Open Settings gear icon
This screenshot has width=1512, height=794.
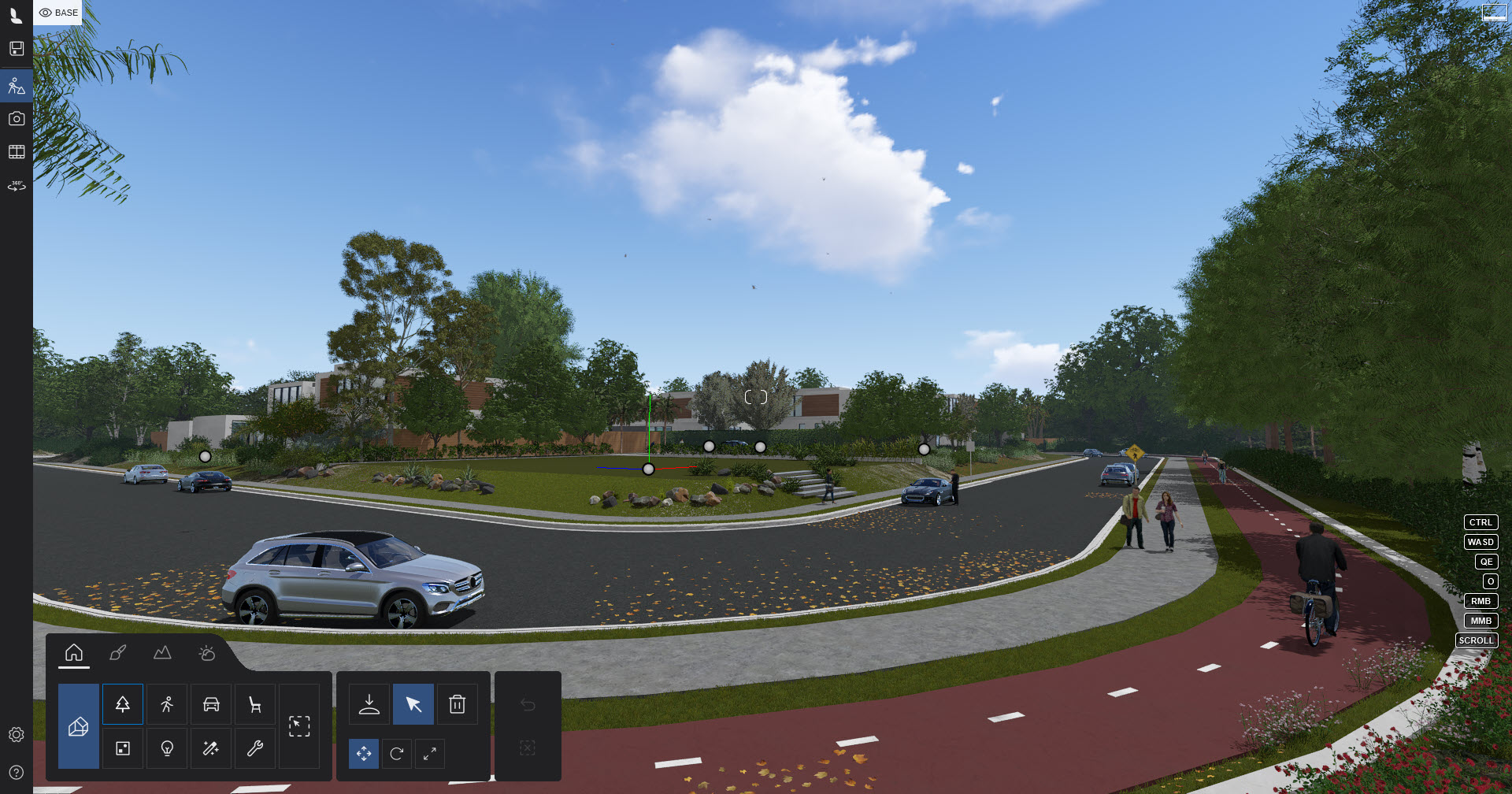click(17, 734)
